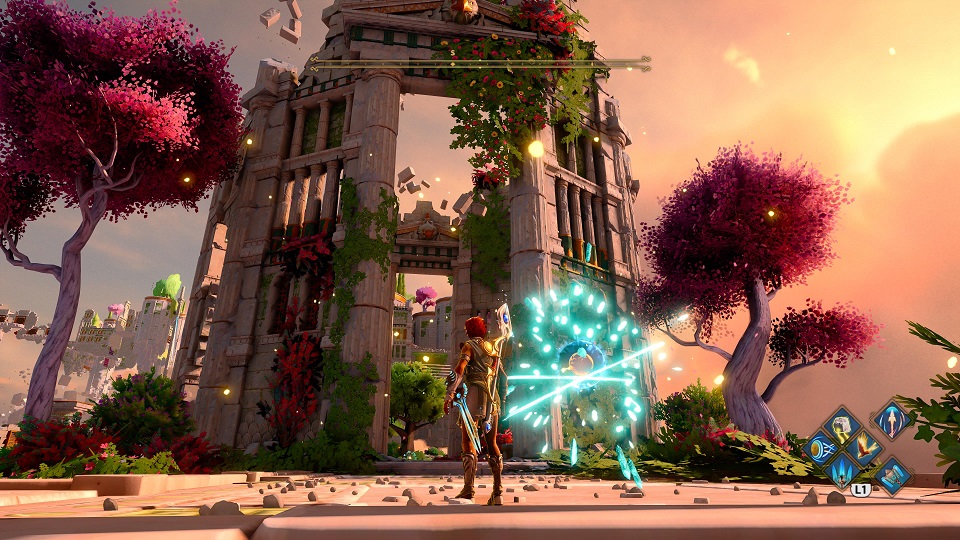
Task: Trigger the flaming phoenix ability icon
Action: 864,449
